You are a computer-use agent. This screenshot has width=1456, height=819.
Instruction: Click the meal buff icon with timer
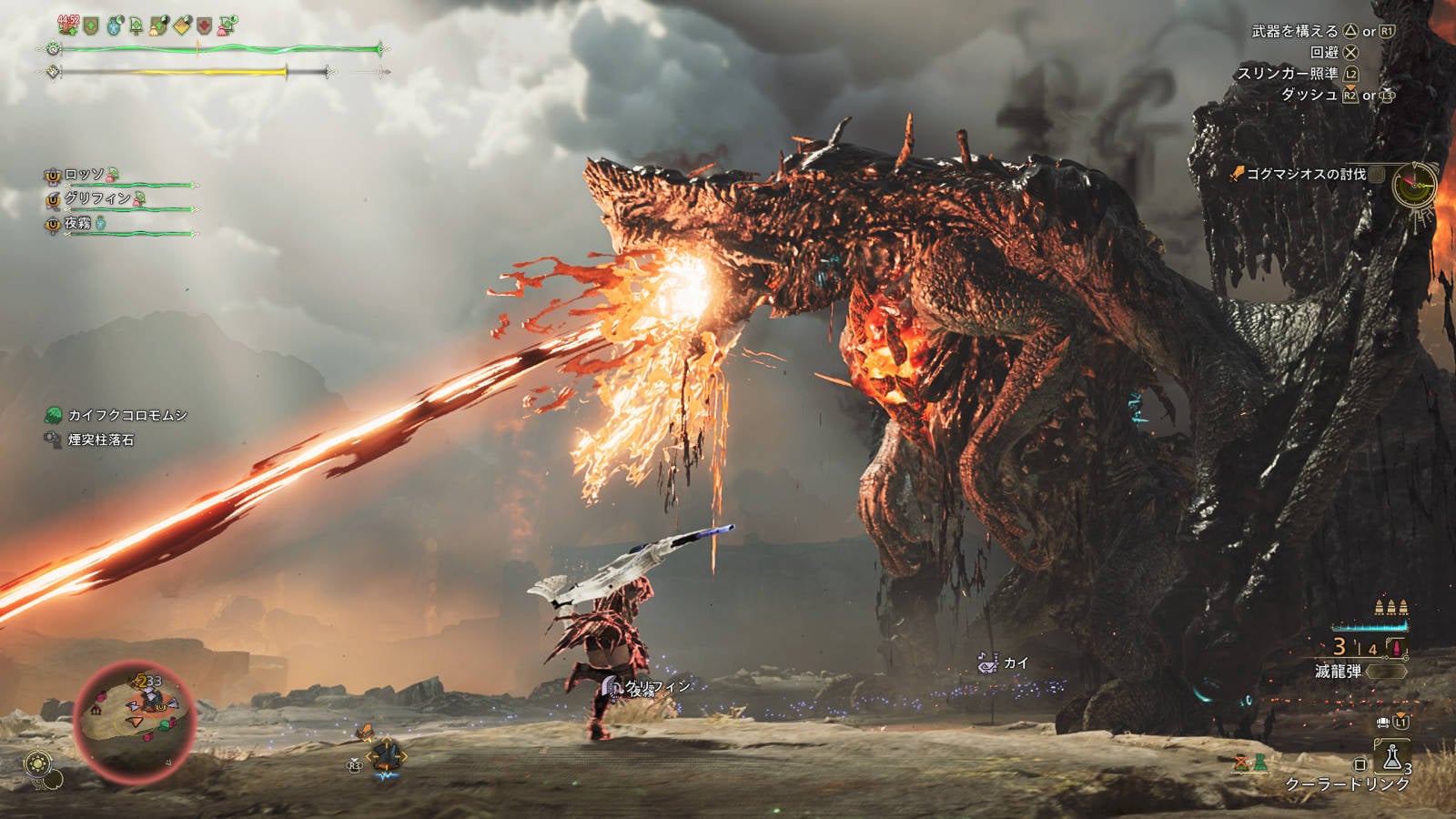[69, 25]
